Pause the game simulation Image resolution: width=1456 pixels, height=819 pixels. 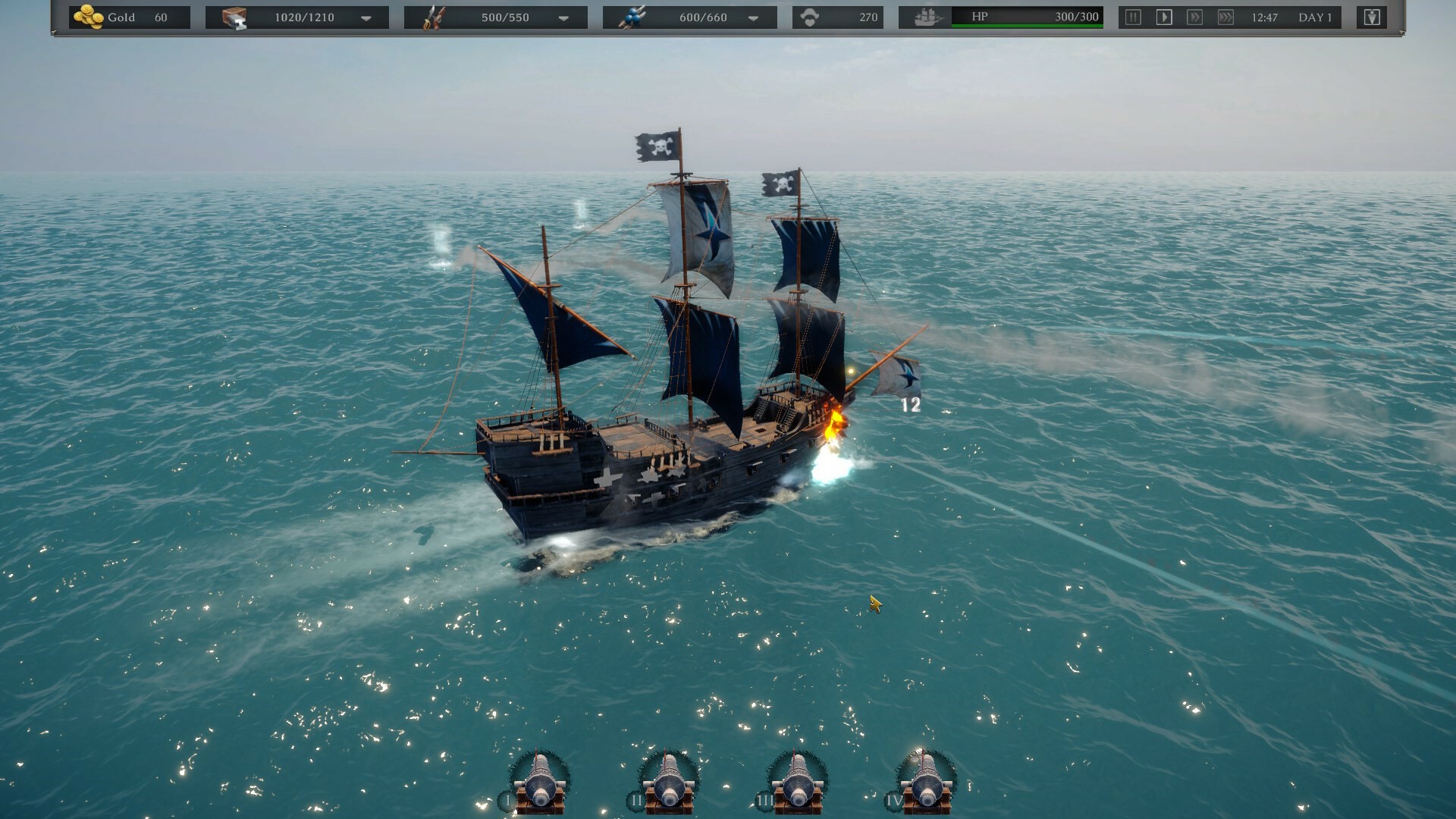pos(1131,16)
